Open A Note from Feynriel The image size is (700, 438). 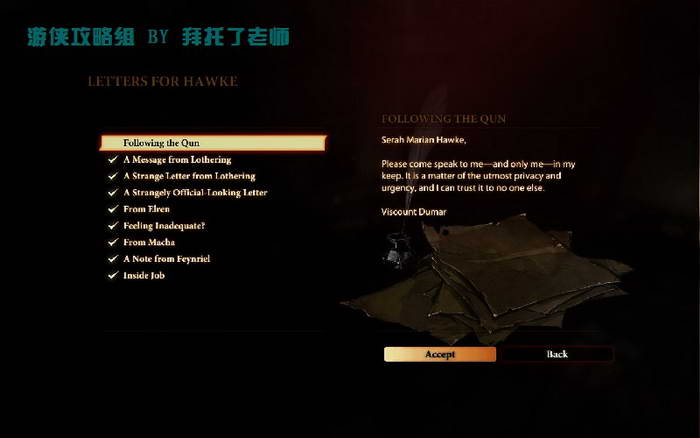point(167,259)
